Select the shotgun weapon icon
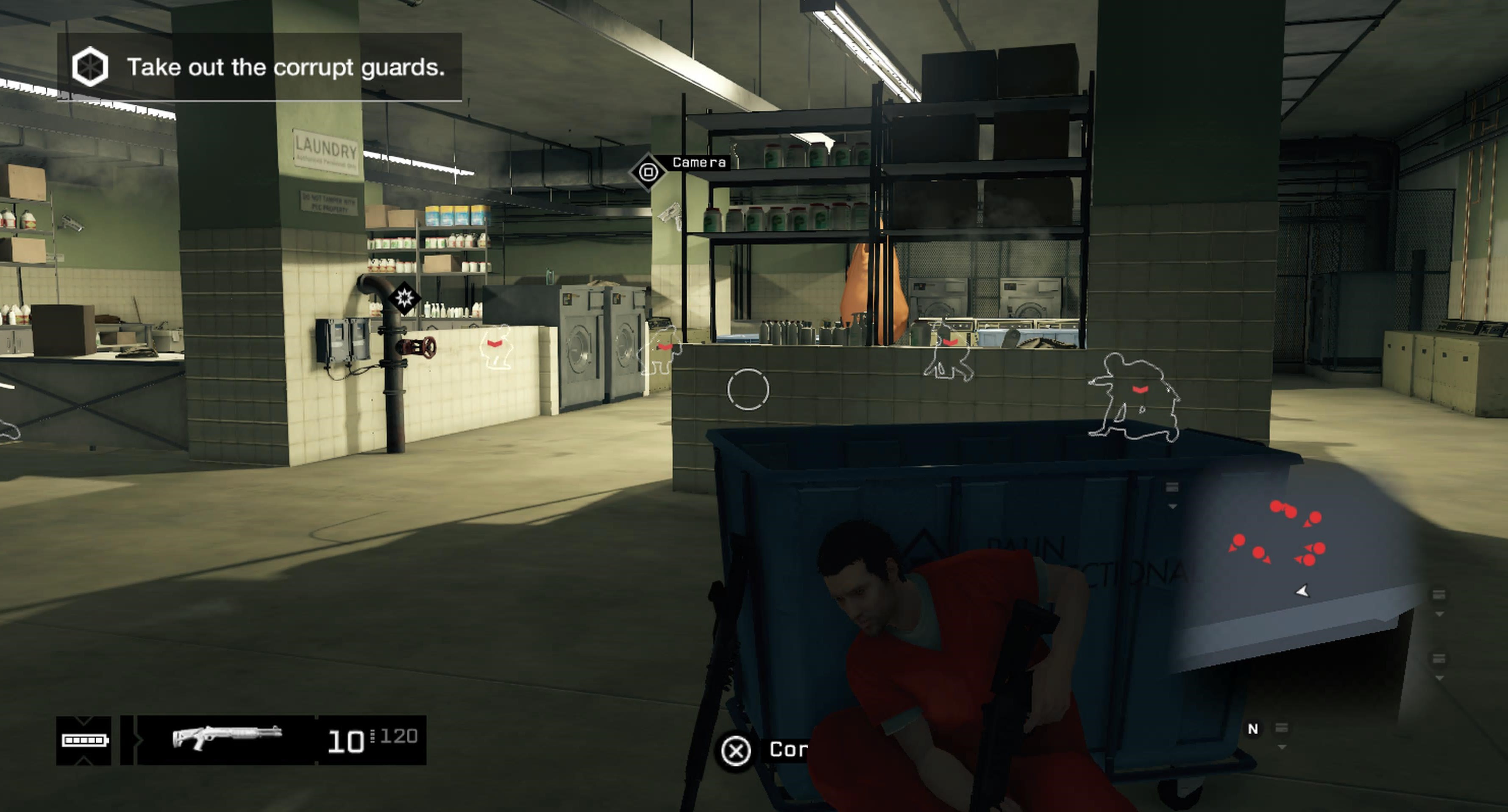1508x812 pixels. (227, 738)
